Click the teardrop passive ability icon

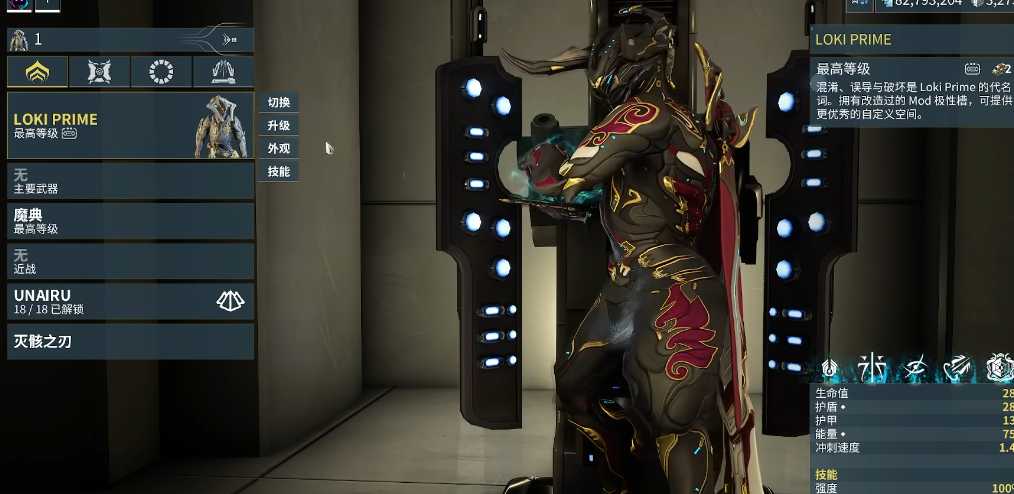(829, 369)
